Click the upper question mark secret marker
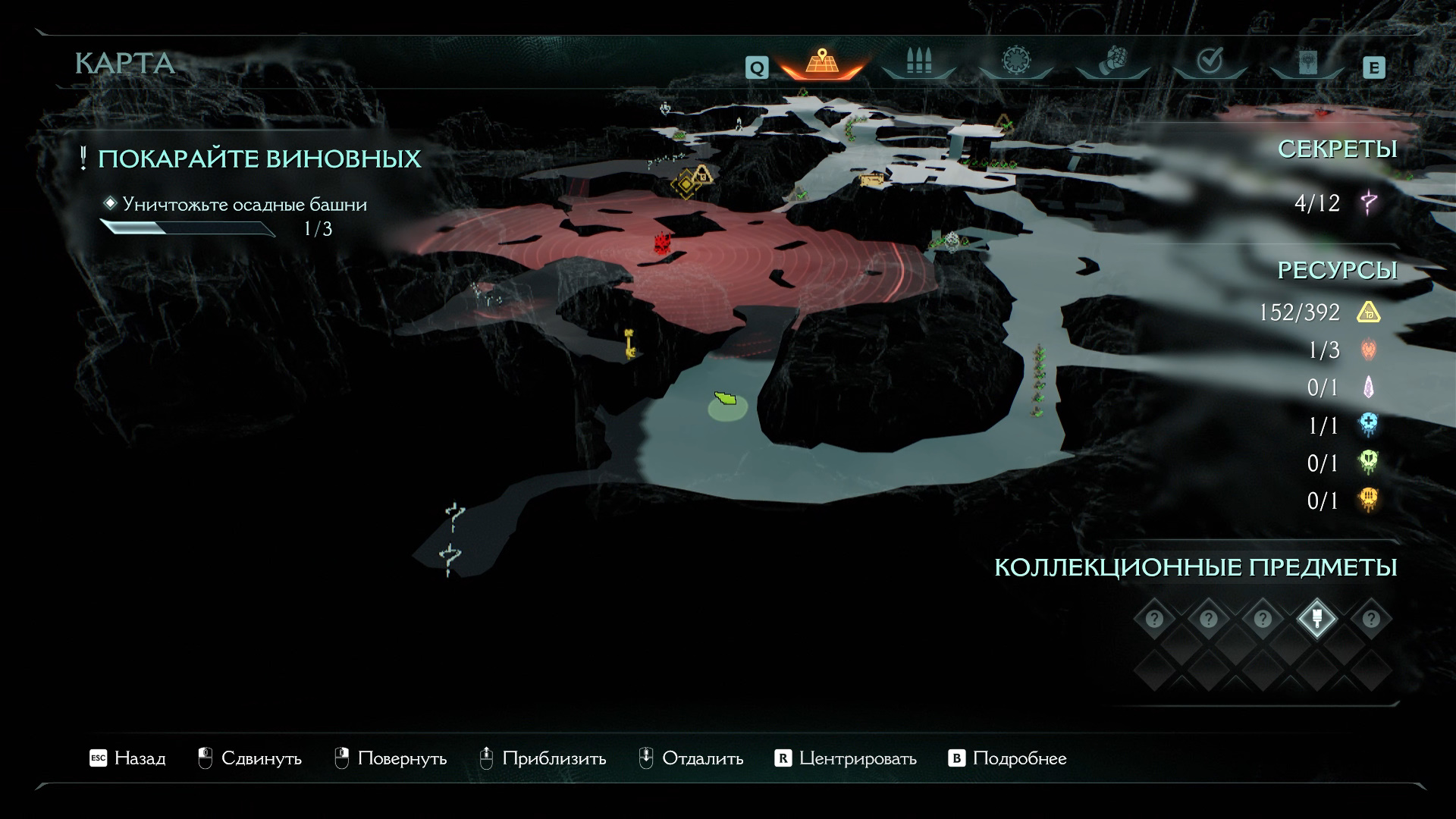The width and height of the screenshot is (1456, 819). 454,516
